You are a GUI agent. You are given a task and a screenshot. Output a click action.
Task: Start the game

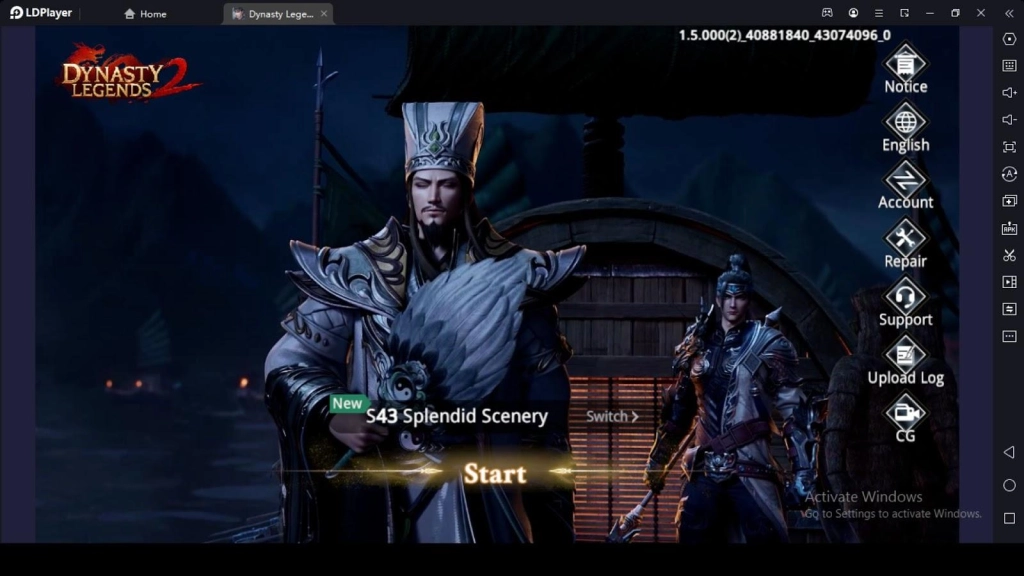pyautogui.click(x=494, y=473)
